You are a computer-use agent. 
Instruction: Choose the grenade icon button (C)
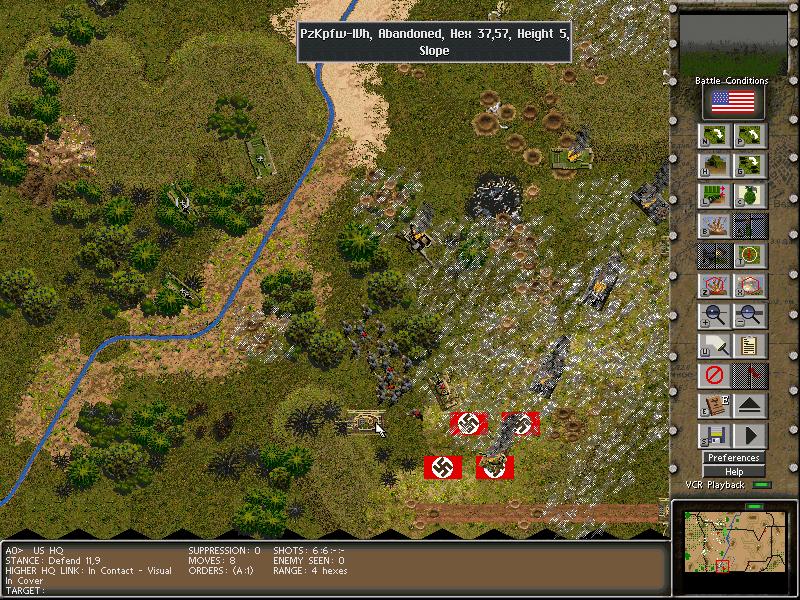click(751, 195)
